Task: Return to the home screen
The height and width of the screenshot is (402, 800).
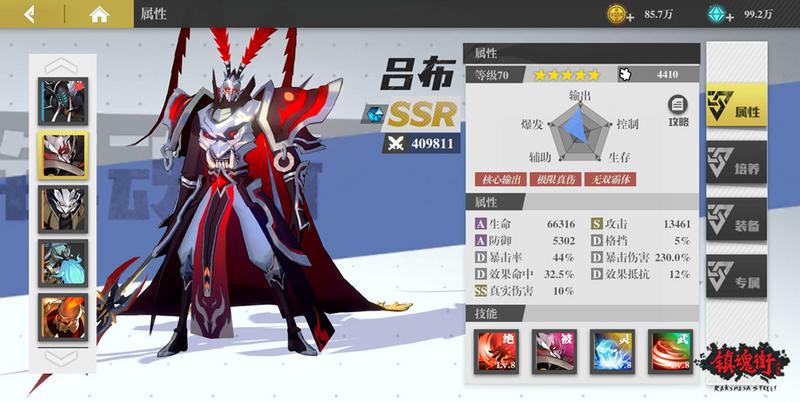Action: [x=98, y=14]
